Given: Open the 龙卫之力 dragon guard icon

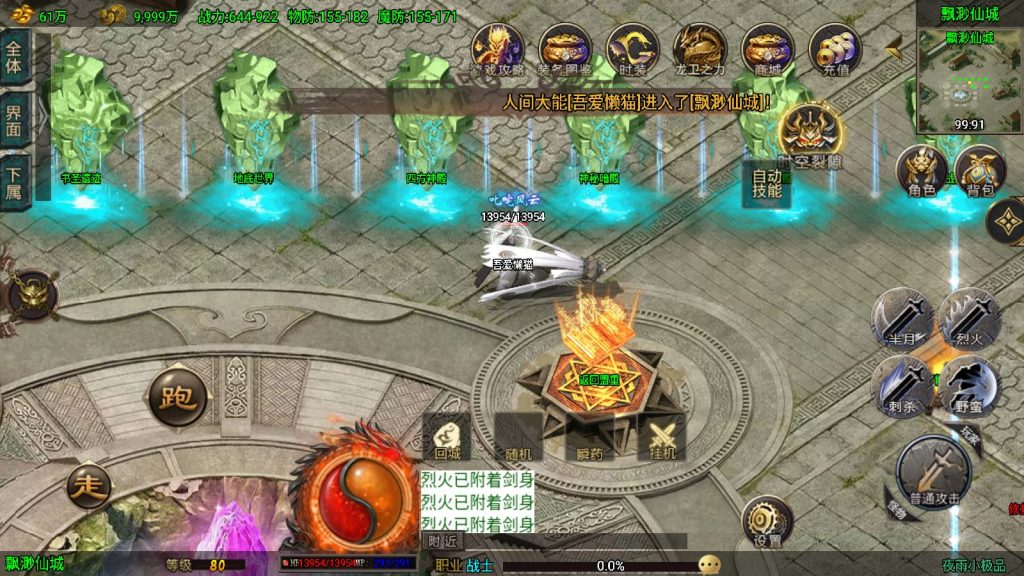Looking at the screenshot, I should [x=699, y=50].
